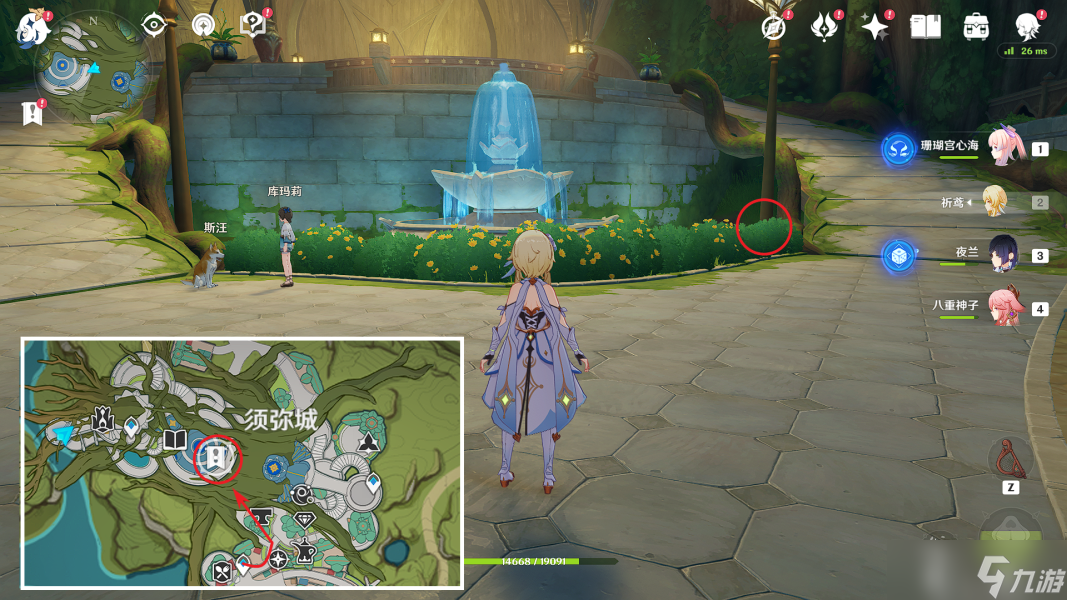Activate the elemental sight eye icon

coord(153,25)
